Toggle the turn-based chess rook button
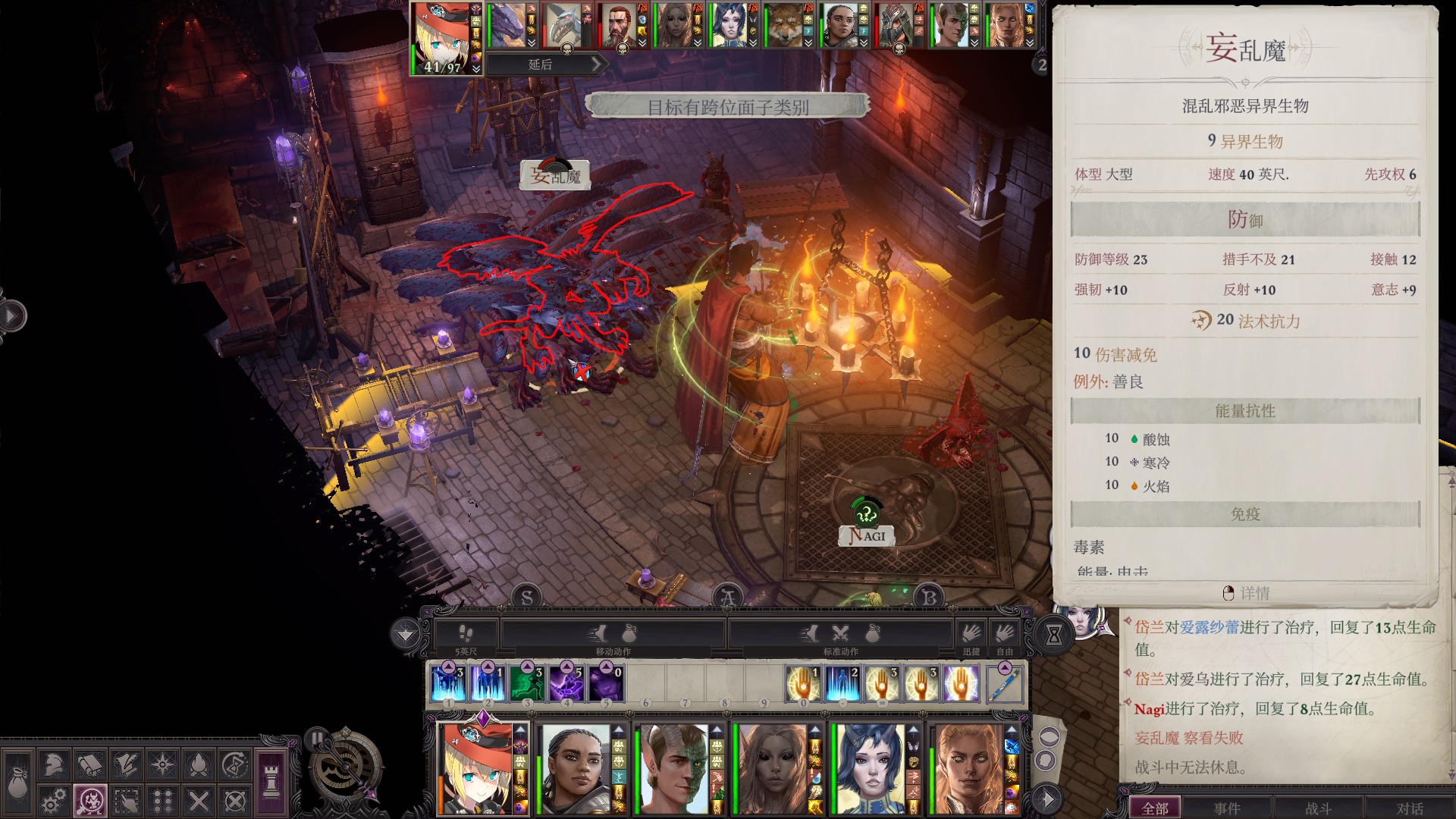The width and height of the screenshot is (1456, 819). (x=271, y=781)
